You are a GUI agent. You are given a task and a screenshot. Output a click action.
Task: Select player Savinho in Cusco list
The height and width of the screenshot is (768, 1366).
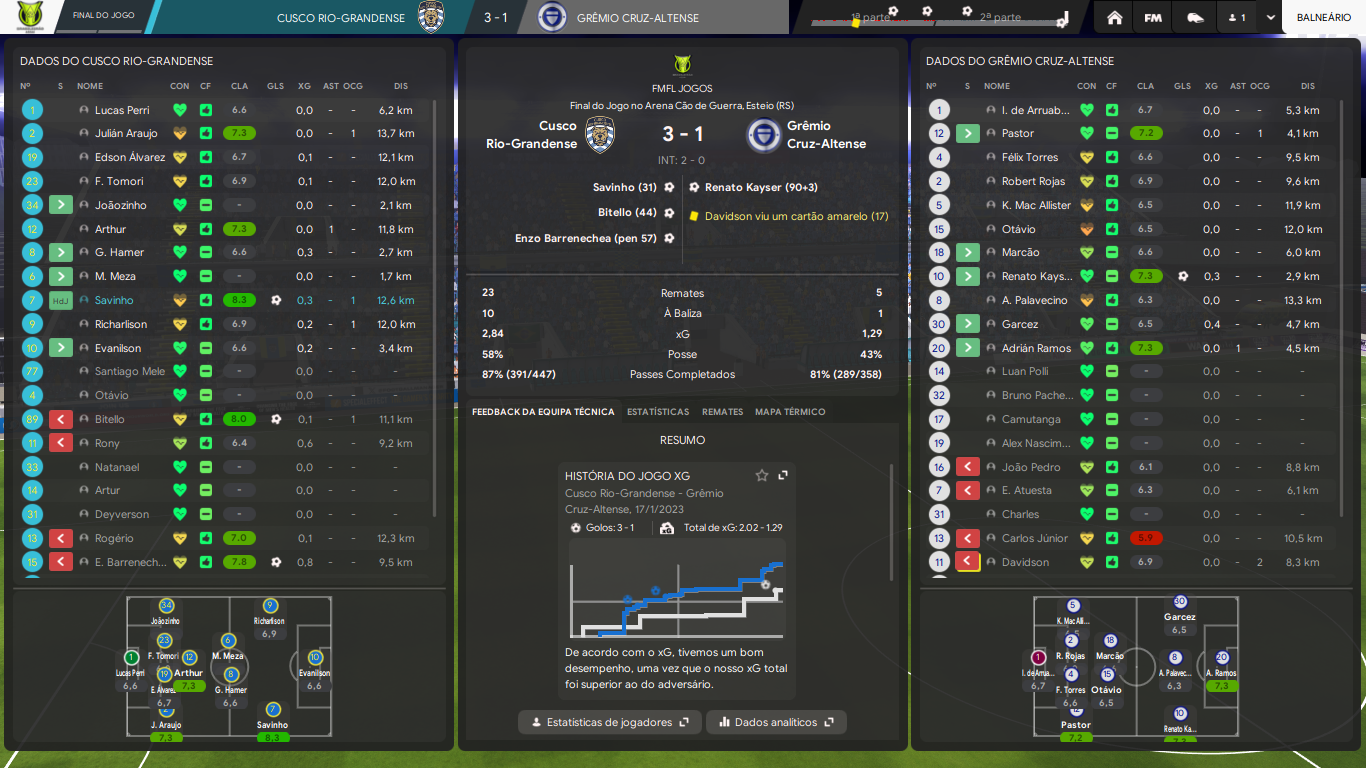114,300
